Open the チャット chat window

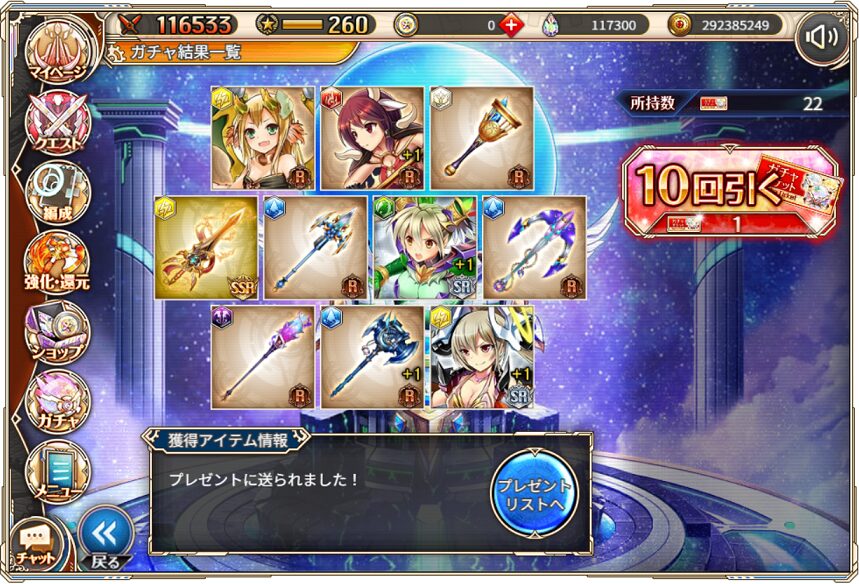point(37,544)
